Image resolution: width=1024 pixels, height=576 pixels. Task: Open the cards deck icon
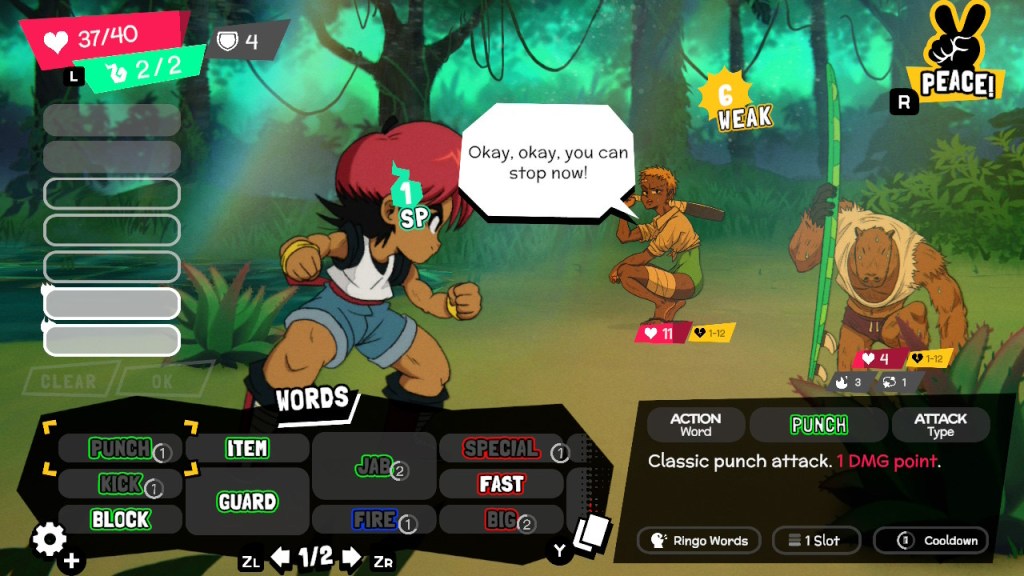pyautogui.click(x=591, y=532)
